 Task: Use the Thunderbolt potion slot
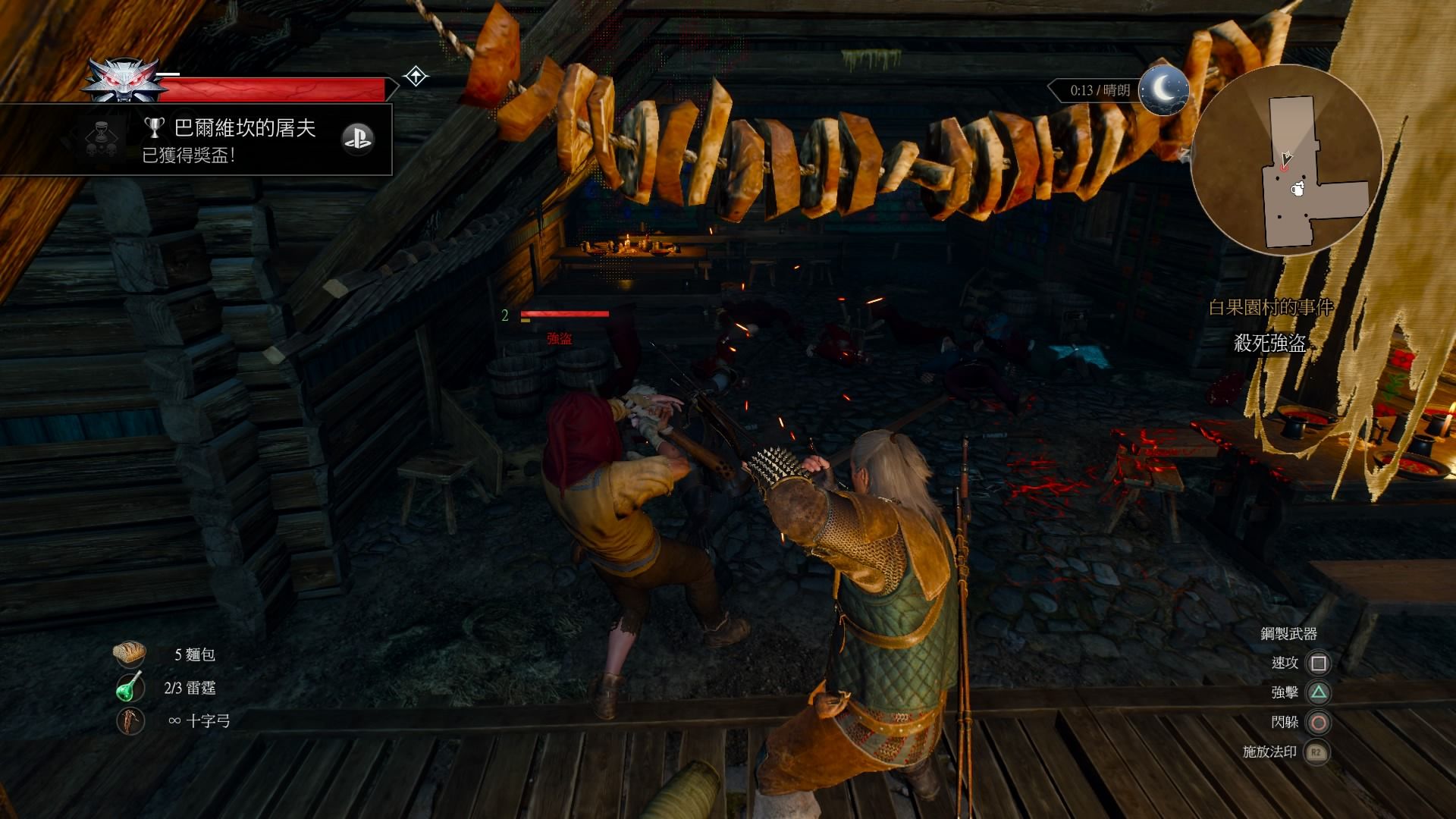(x=130, y=687)
